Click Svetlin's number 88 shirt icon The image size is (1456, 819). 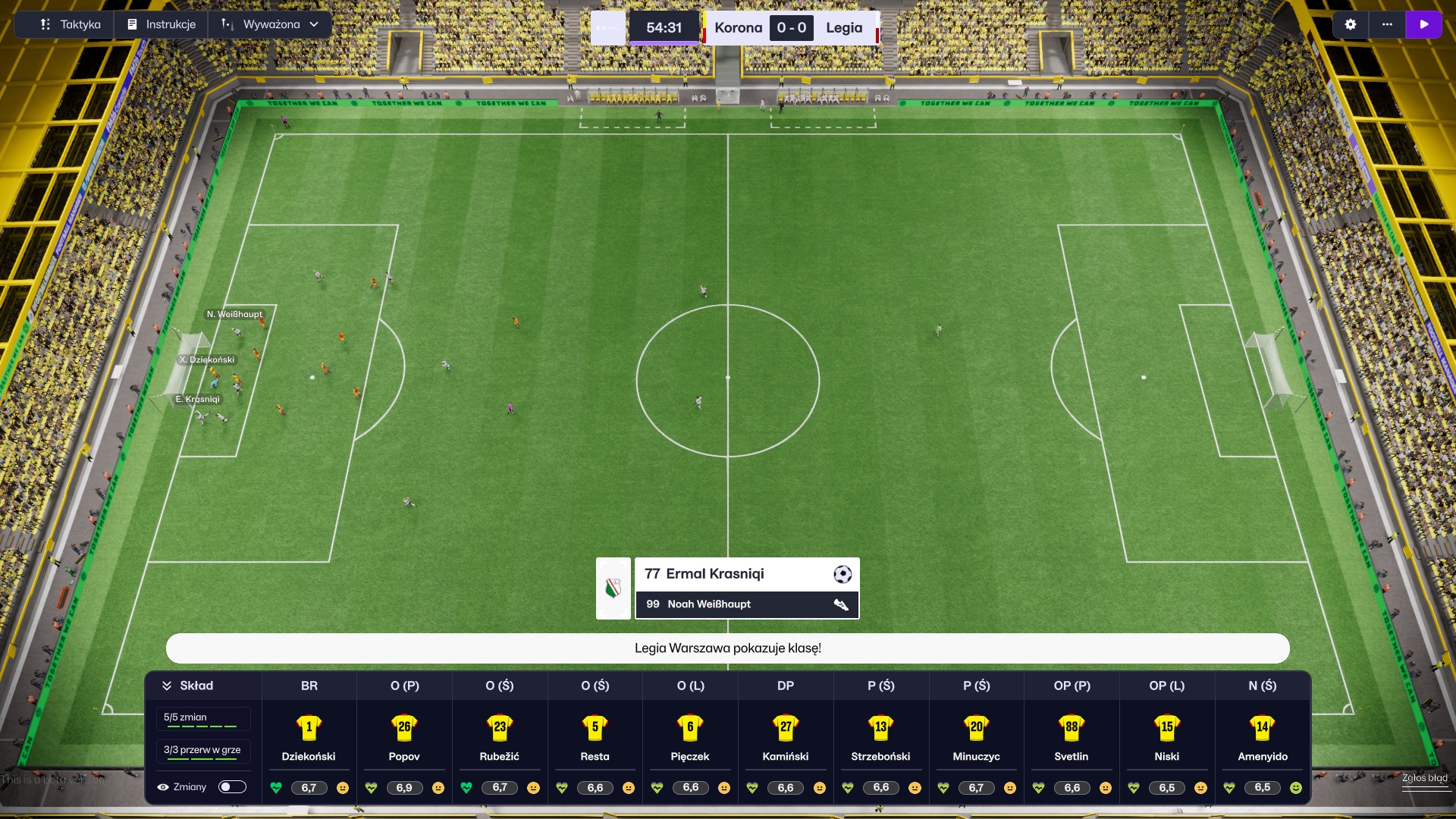click(1072, 727)
